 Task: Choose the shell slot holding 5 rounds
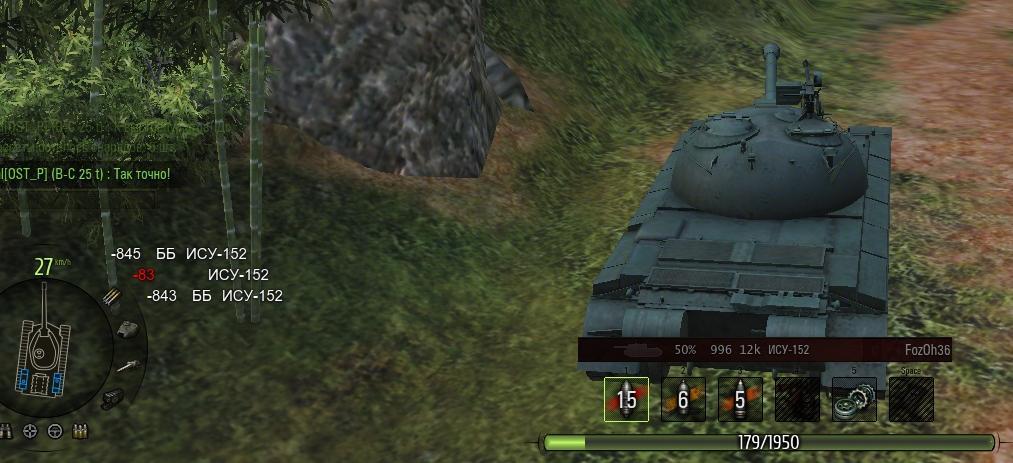(740, 399)
